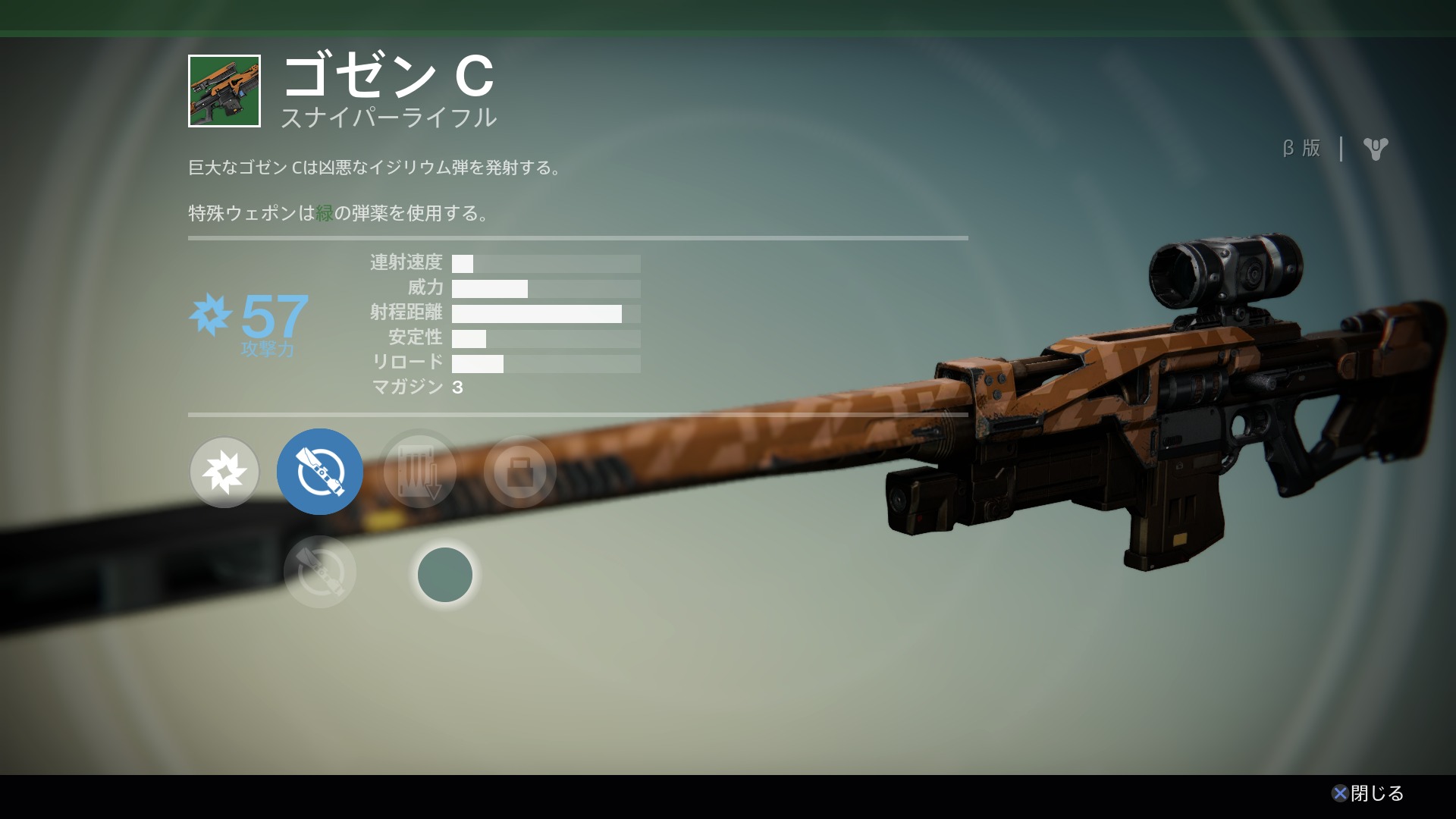Select the kinetic damage burst node

pos(224,472)
